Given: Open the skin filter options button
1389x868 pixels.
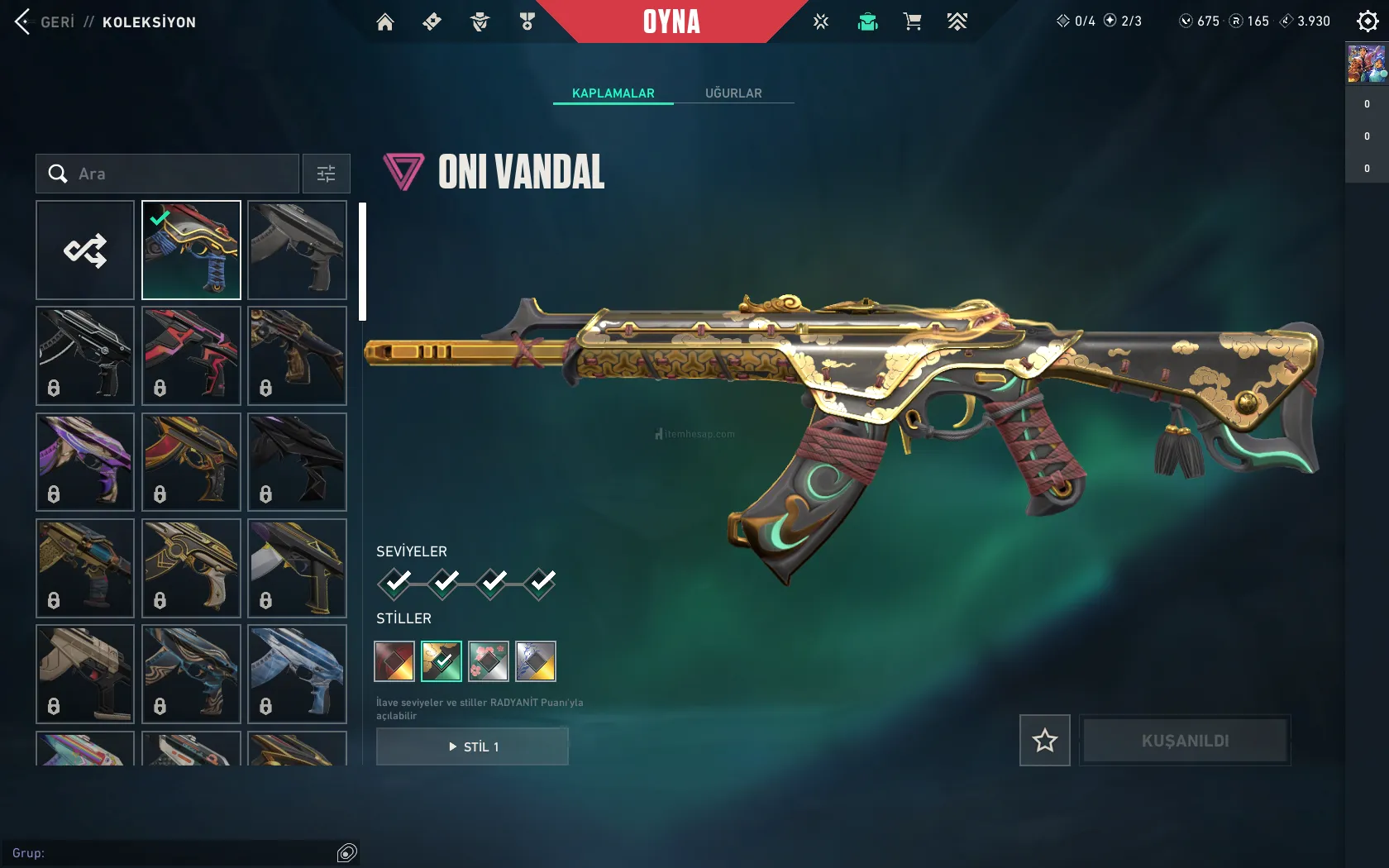Looking at the screenshot, I should click(x=326, y=174).
